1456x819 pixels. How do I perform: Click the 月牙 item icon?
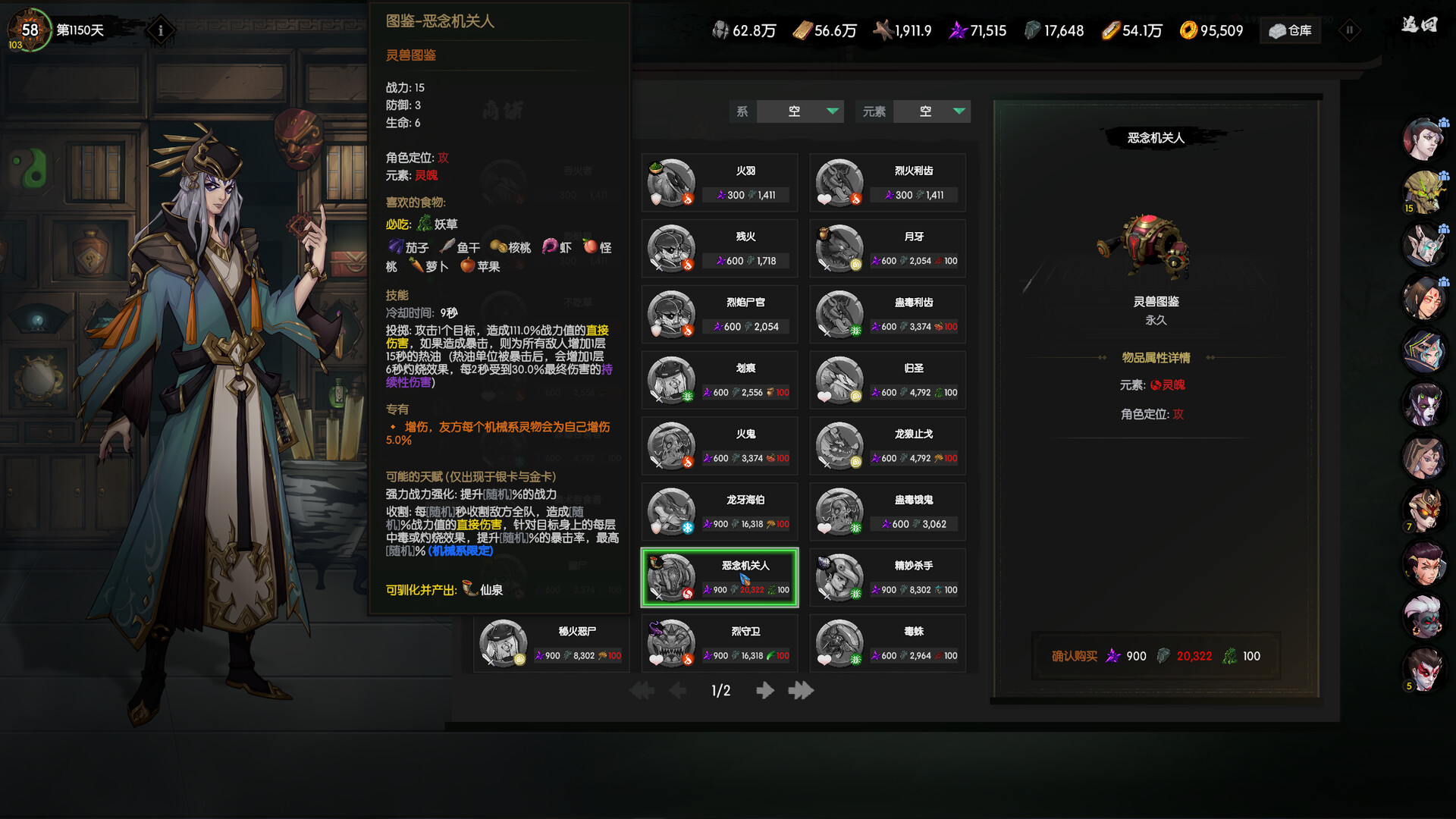[839, 248]
